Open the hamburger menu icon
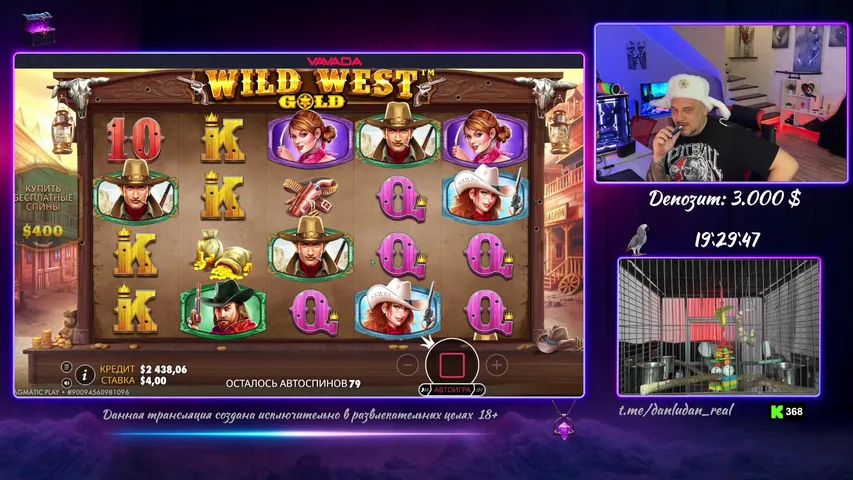Viewport: 853px width, 480px height. coord(66,367)
